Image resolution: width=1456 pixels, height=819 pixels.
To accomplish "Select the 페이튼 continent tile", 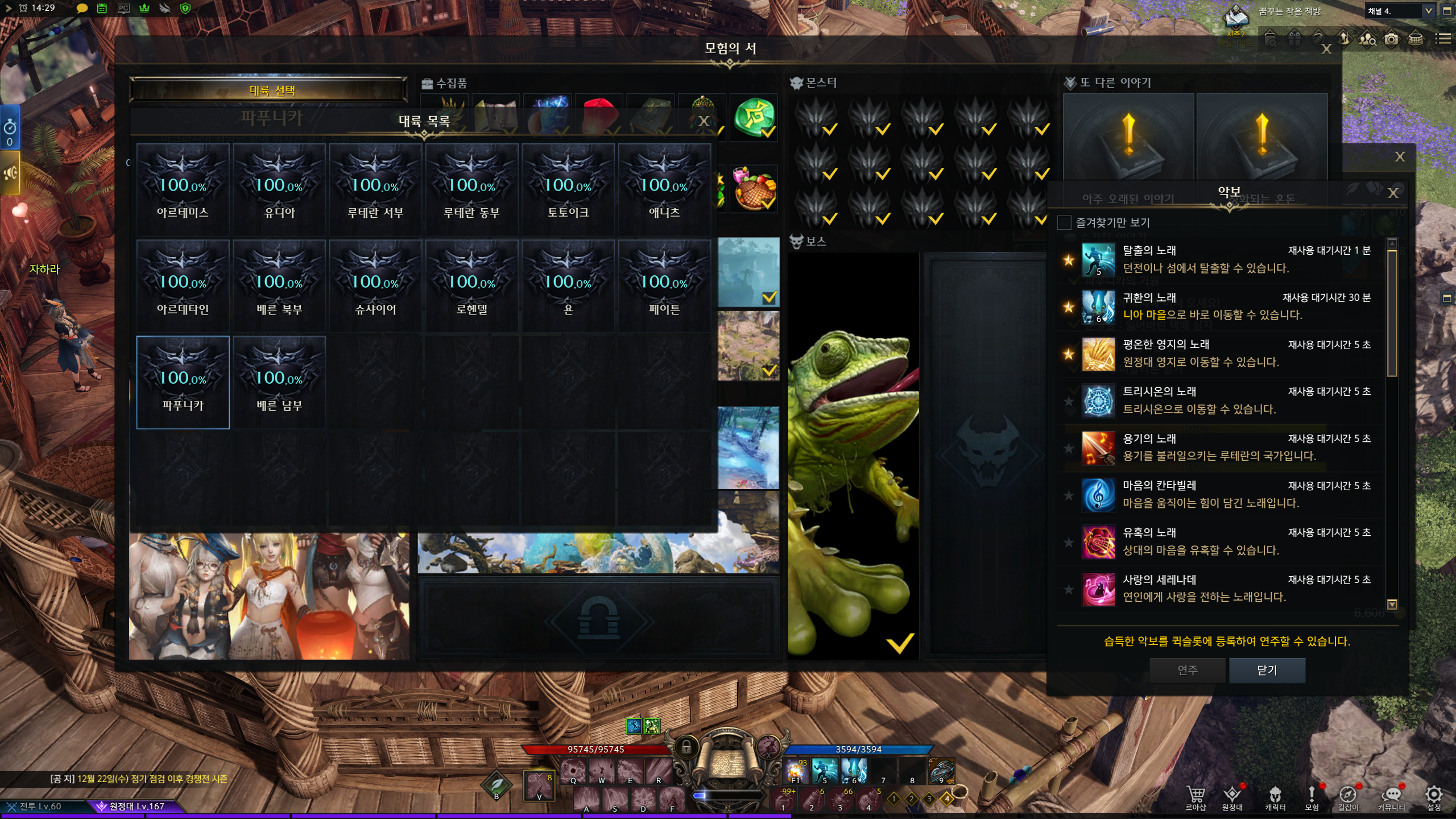I will [664, 286].
